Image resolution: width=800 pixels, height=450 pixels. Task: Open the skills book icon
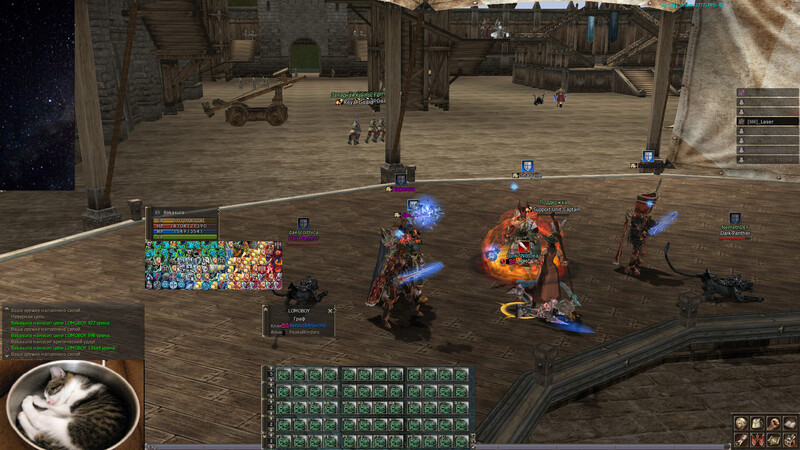(x=789, y=423)
